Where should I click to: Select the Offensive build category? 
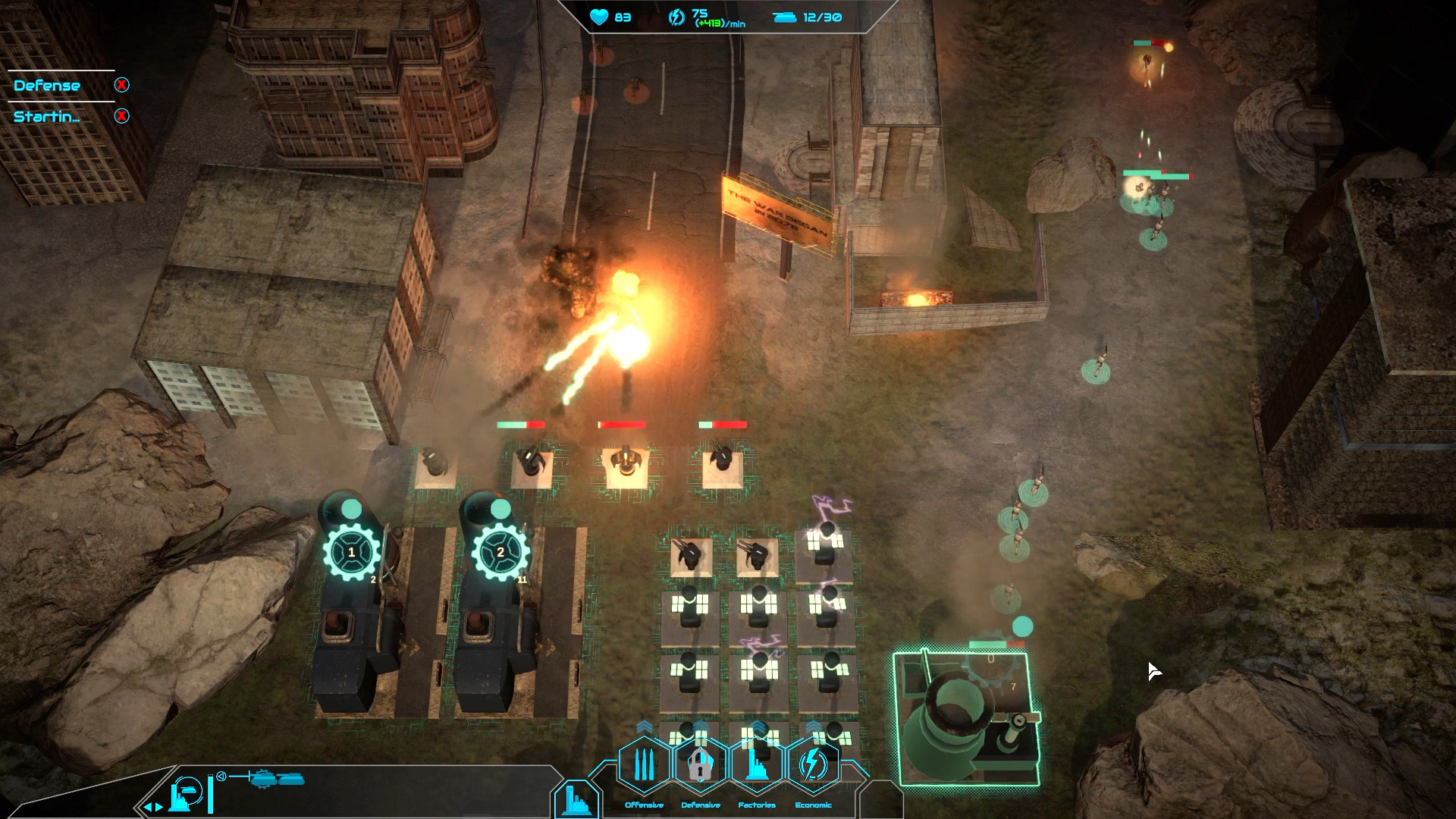click(643, 764)
